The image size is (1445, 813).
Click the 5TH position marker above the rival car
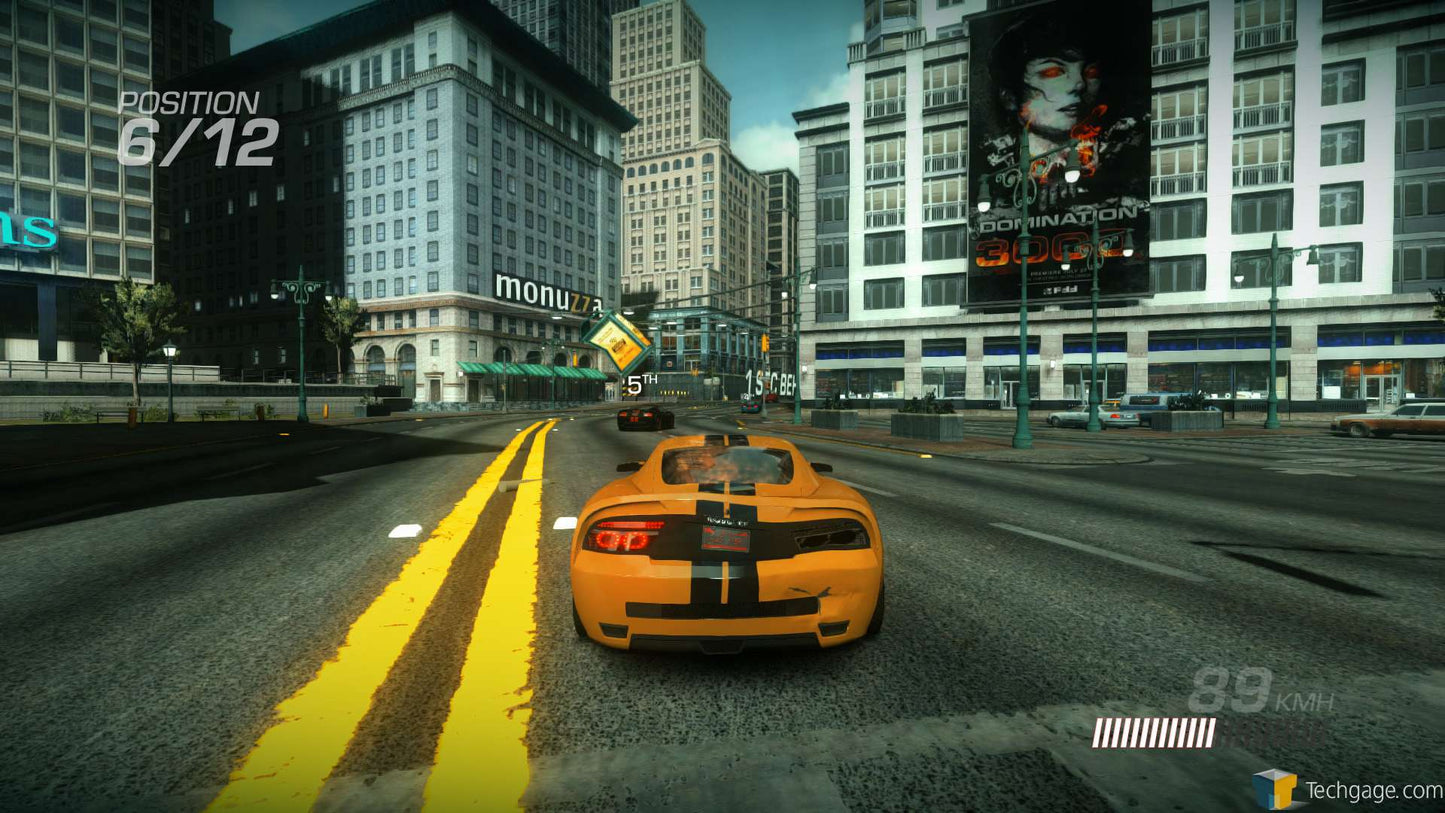point(638,381)
